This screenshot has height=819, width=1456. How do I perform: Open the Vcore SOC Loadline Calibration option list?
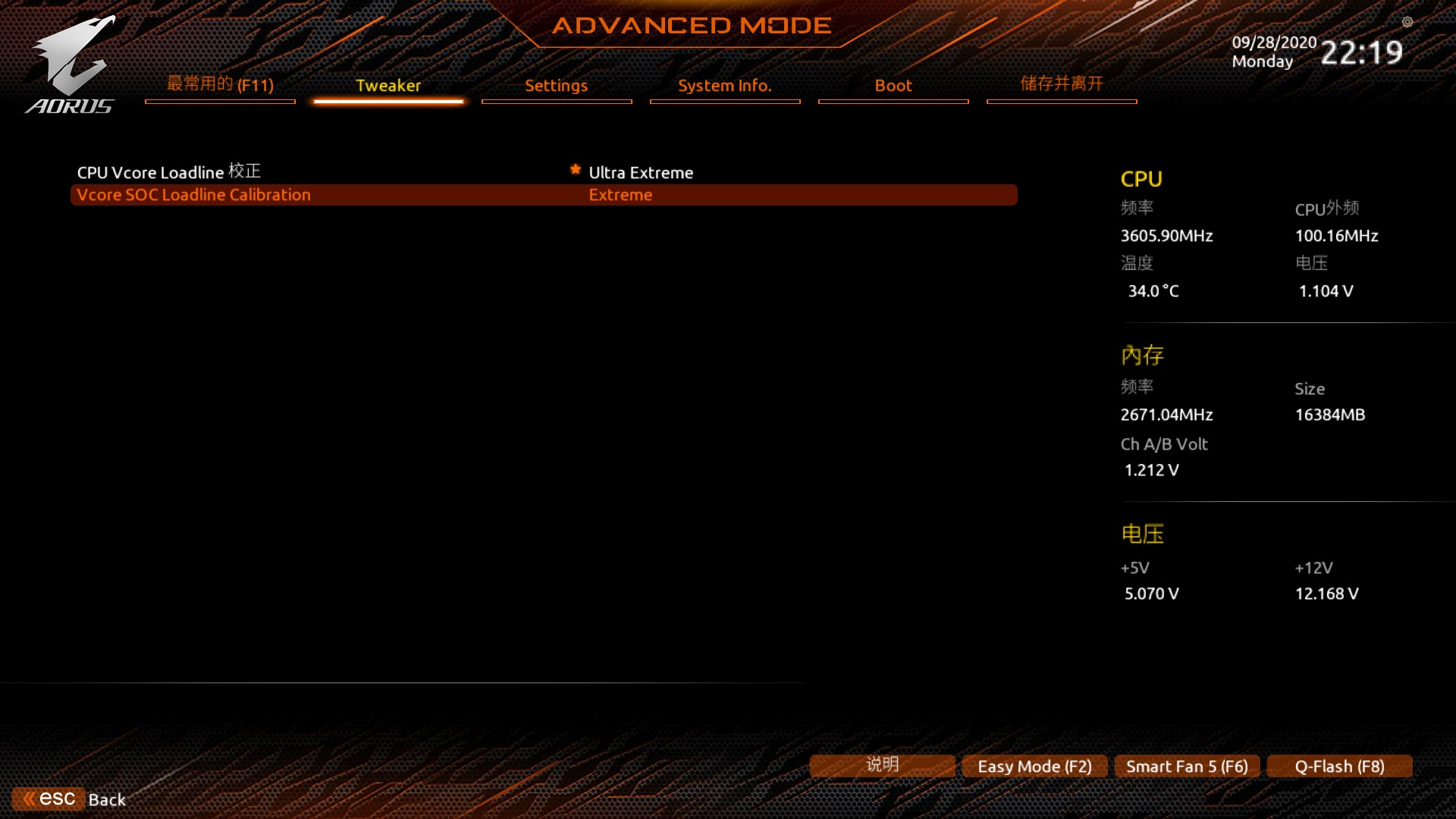pyautogui.click(x=193, y=194)
